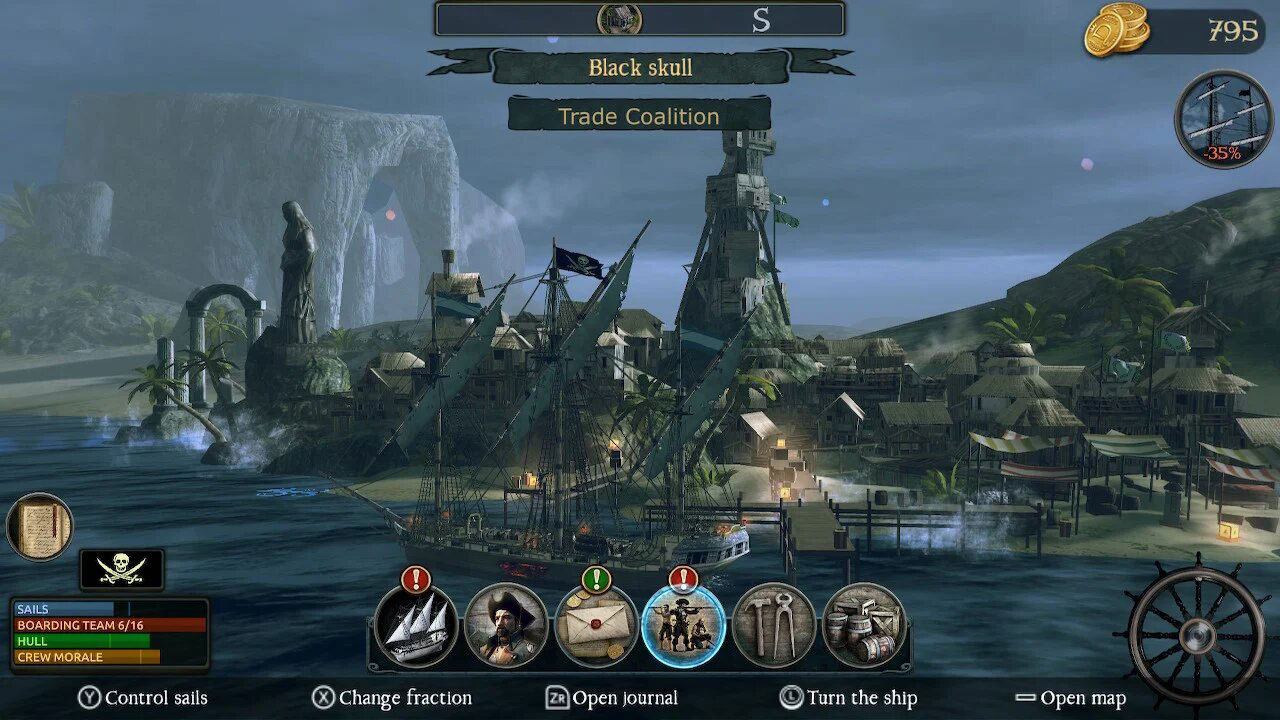1280x720 pixels.
Task: Click the gold coins stack icon
Action: [x=1117, y=30]
